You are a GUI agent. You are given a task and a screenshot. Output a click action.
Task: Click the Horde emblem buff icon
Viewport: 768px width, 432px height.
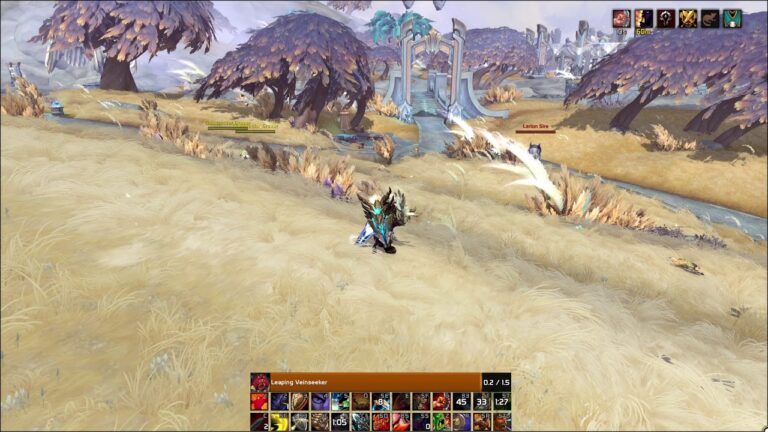[666, 18]
